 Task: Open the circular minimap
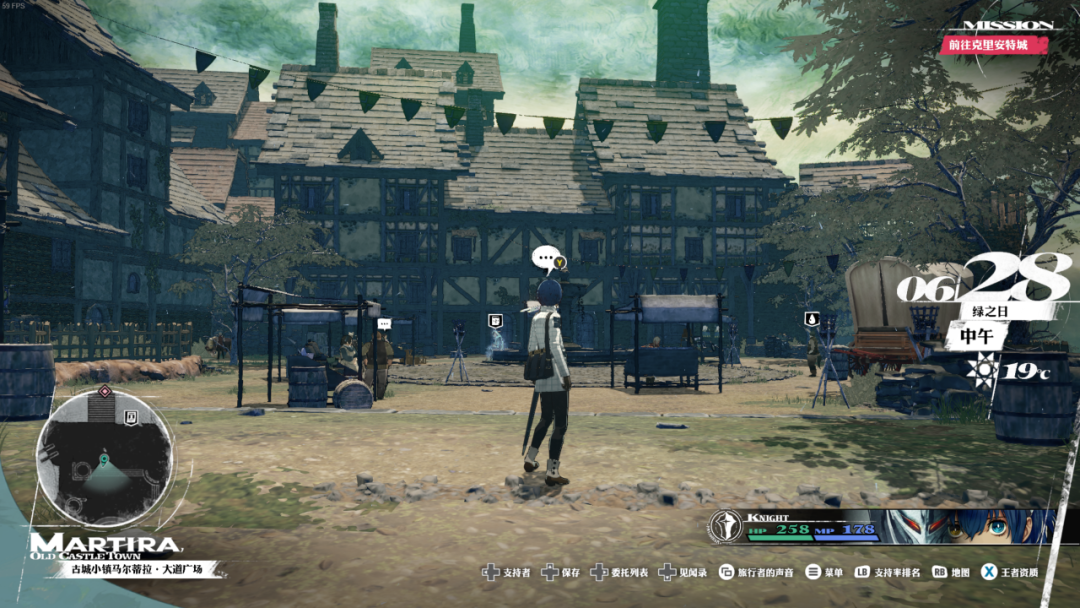(104, 458)
